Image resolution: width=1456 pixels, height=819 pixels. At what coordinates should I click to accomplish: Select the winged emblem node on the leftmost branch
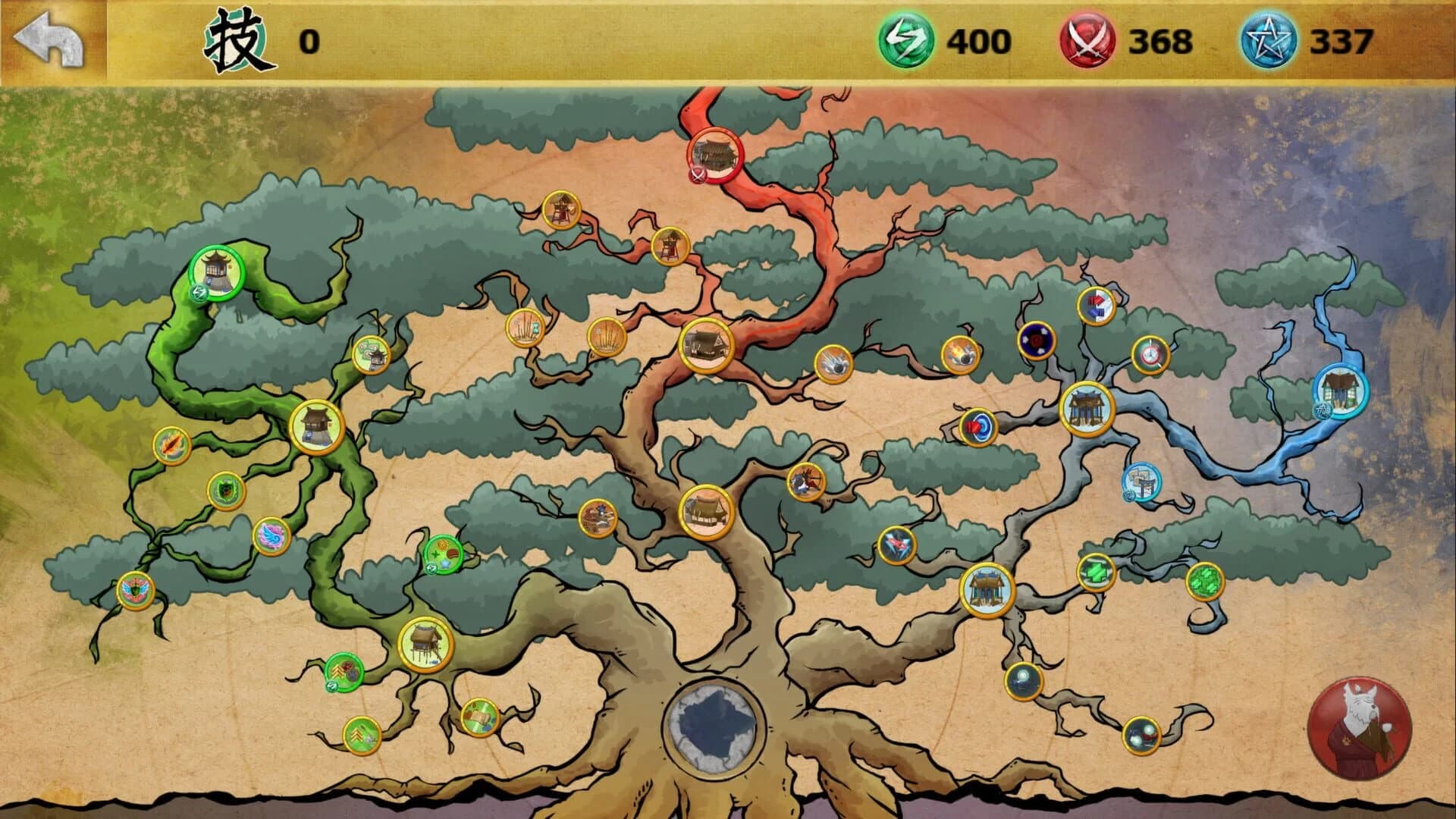coord(133,589)
